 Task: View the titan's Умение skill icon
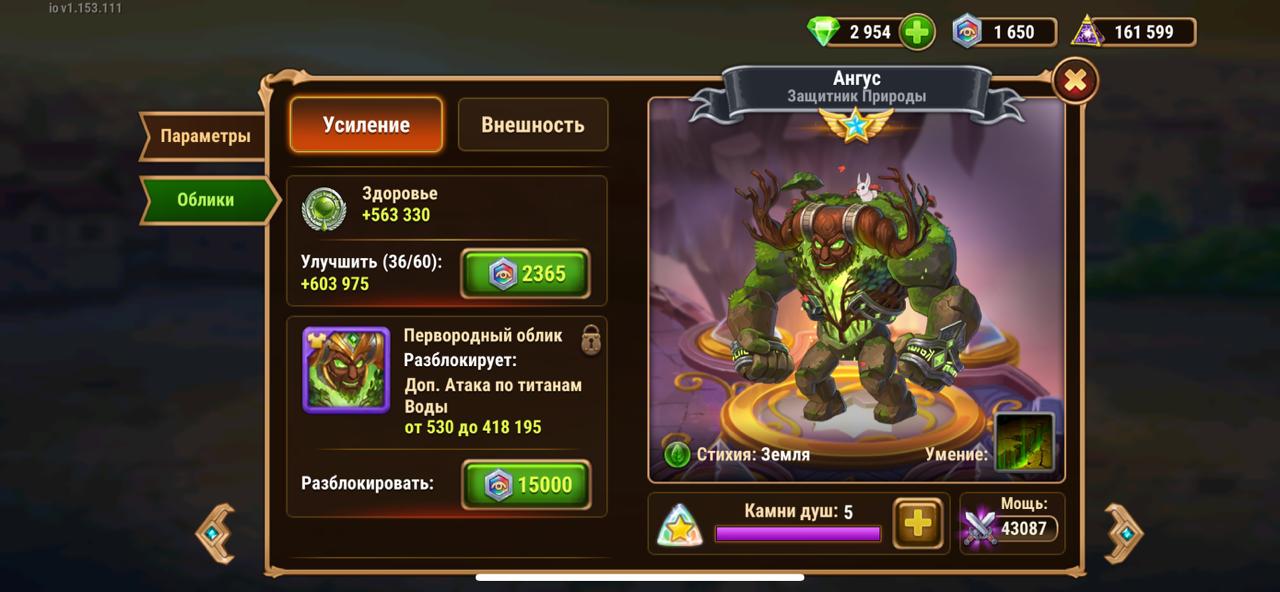click(x=1024, y=442)
